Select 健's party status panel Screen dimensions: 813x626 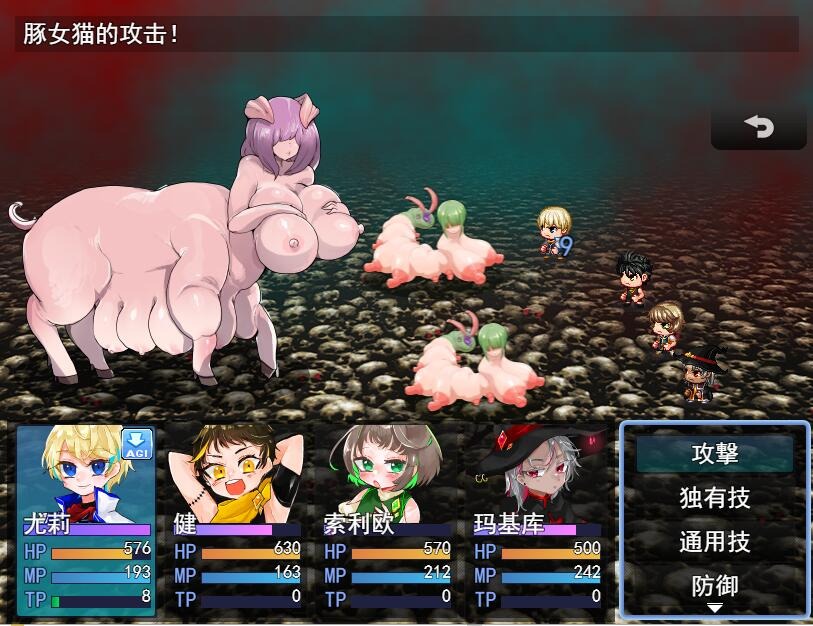tap(237, 520)
